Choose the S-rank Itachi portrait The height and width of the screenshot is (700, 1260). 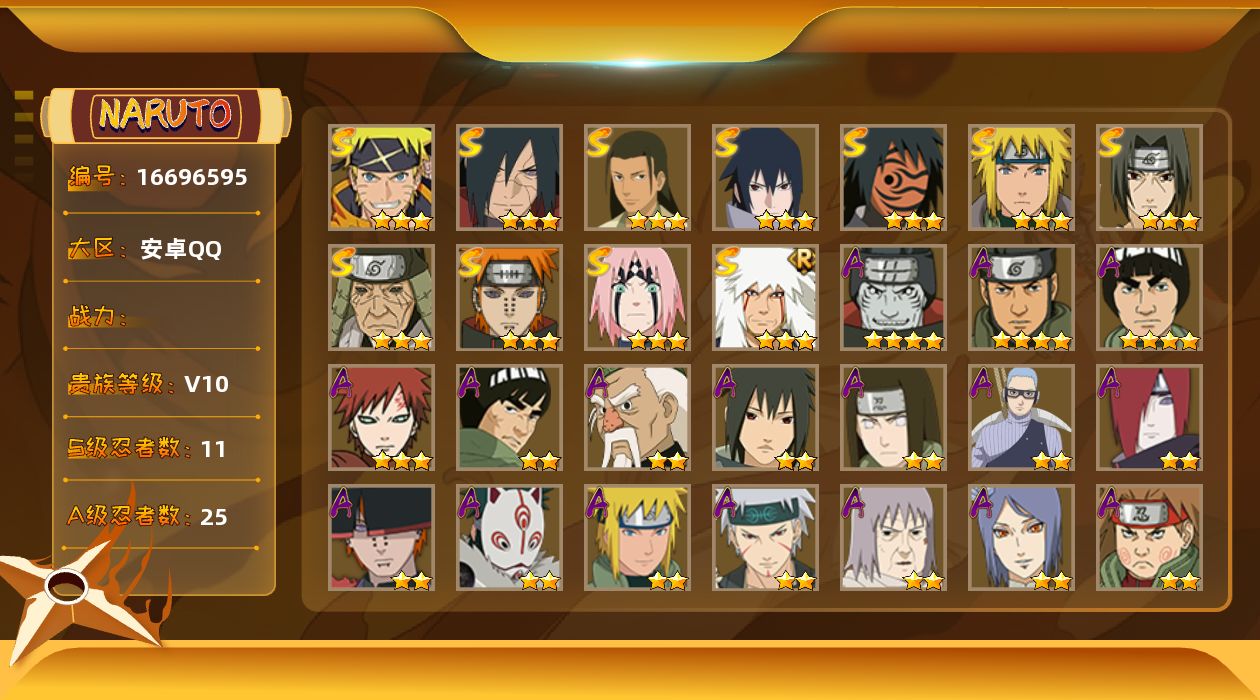(1149, 178)
